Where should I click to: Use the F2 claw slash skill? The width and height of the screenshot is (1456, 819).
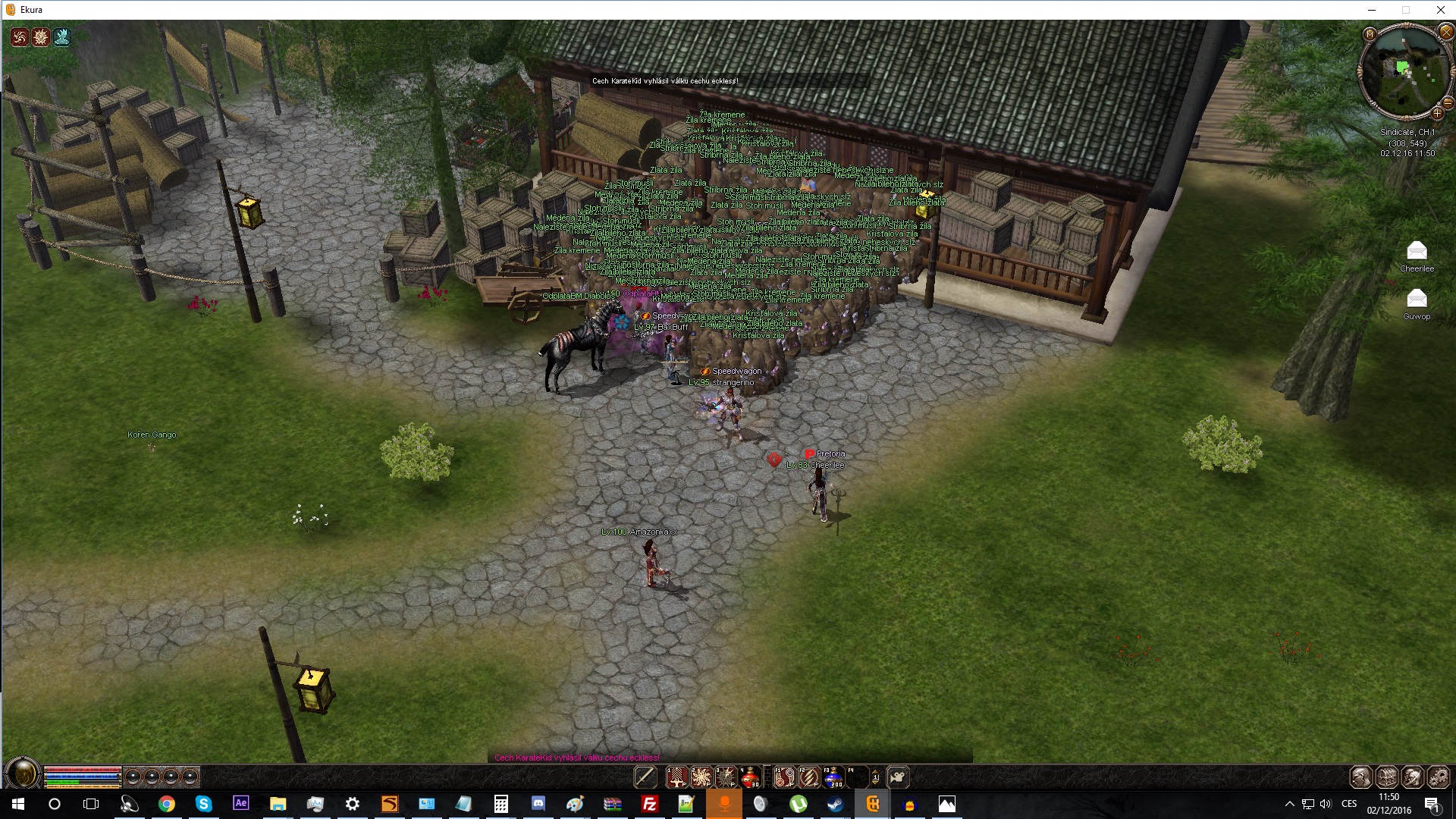tap(809, 777)
